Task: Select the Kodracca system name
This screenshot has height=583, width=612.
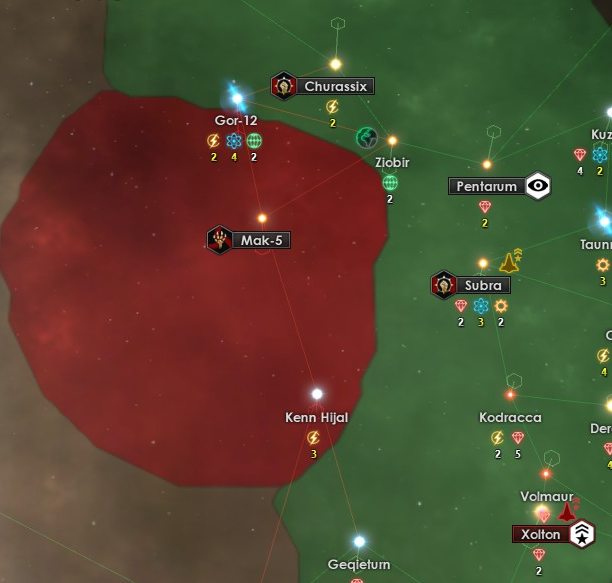Action: [x=510, y=417]
